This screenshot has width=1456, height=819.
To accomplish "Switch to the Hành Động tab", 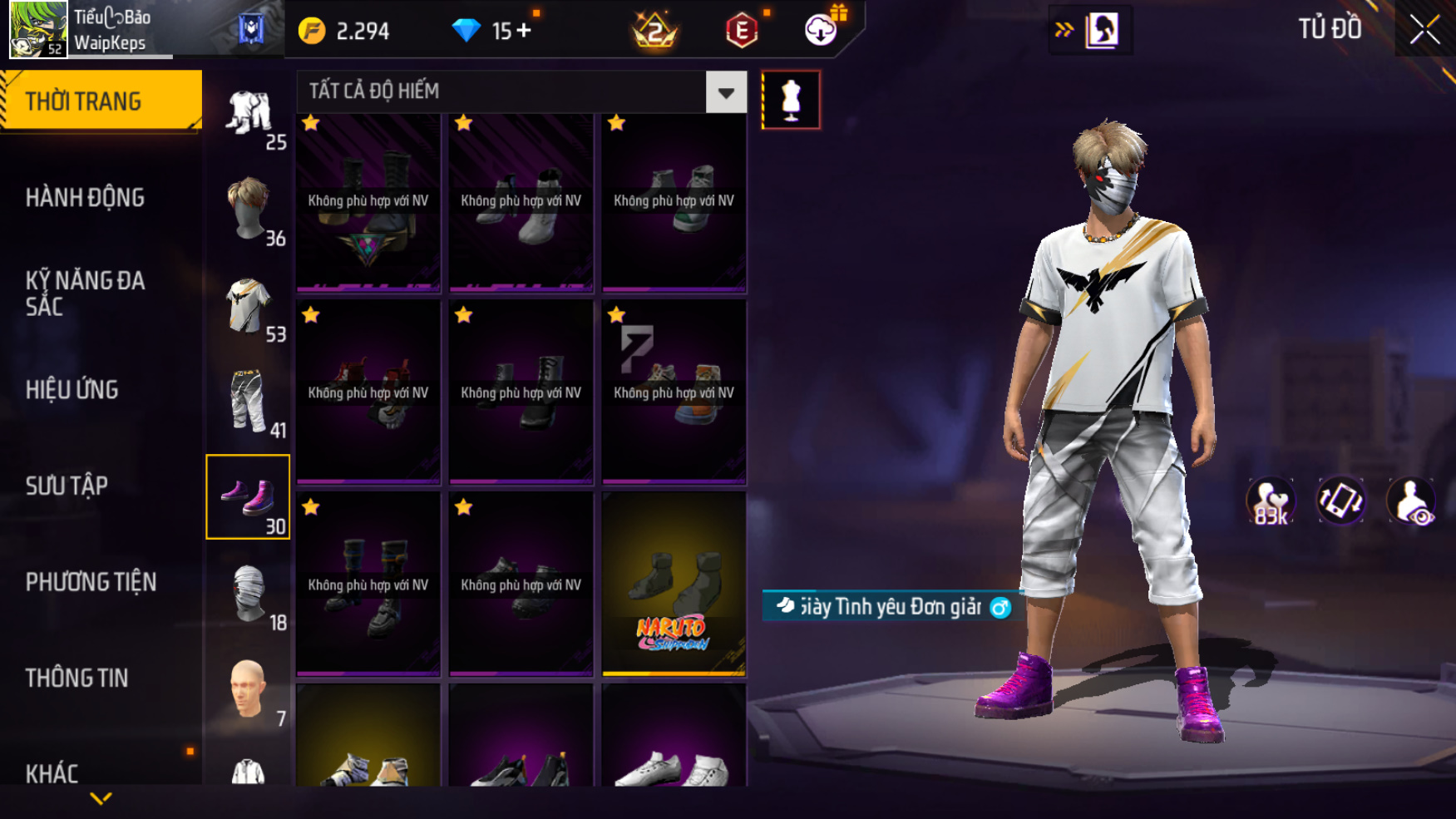I will (x=85, y=198).
